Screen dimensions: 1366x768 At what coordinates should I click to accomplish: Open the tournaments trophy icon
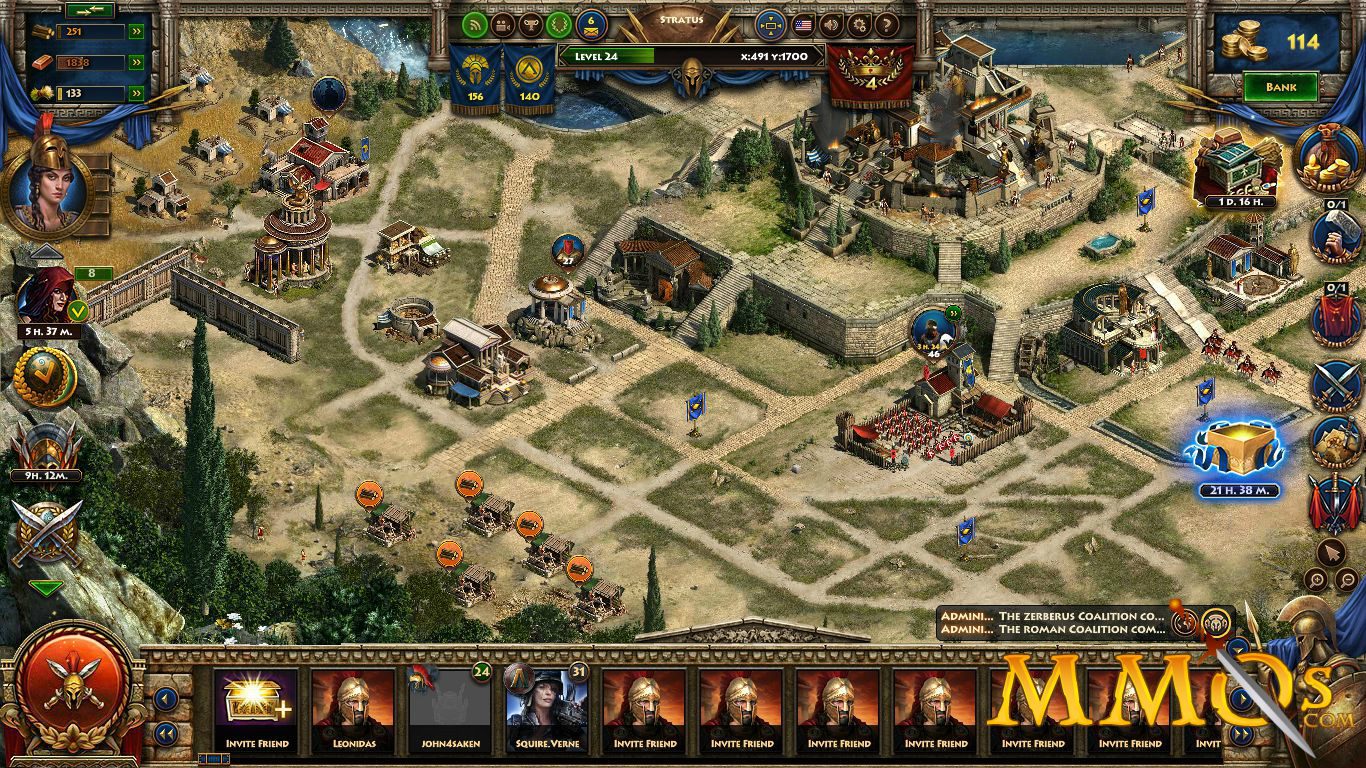pyautogui.click(x=530, y=26)
